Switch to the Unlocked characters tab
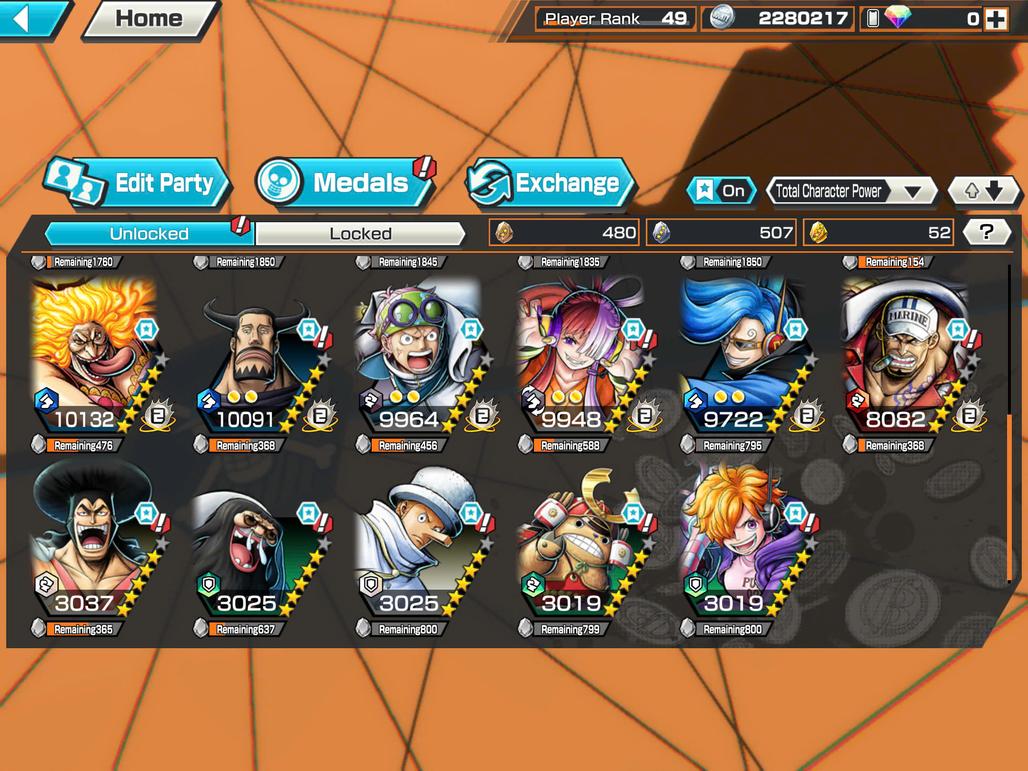The height and width of the screenshot is (771, 1028). [x=149, y=233]
